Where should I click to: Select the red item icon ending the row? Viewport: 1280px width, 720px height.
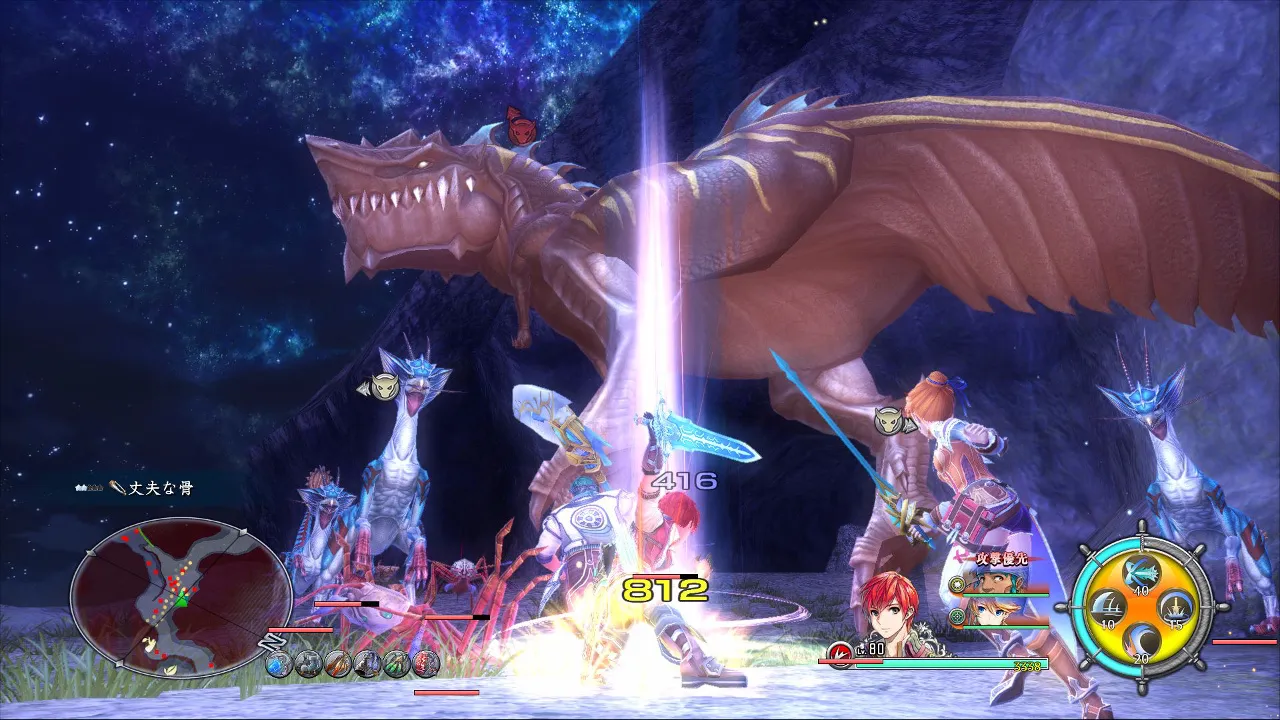point(427,662)
